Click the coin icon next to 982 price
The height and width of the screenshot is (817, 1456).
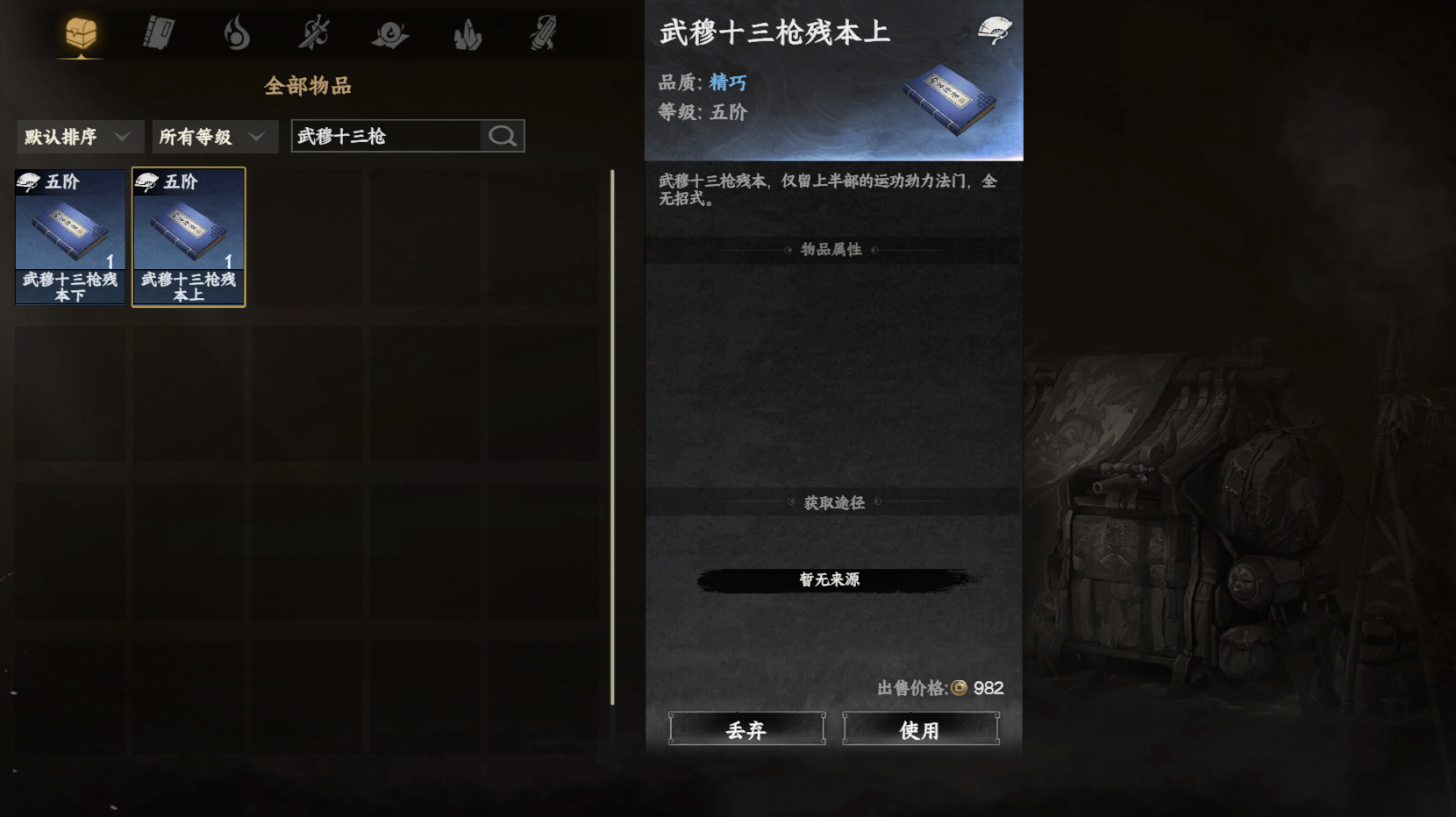click(959, 688)
